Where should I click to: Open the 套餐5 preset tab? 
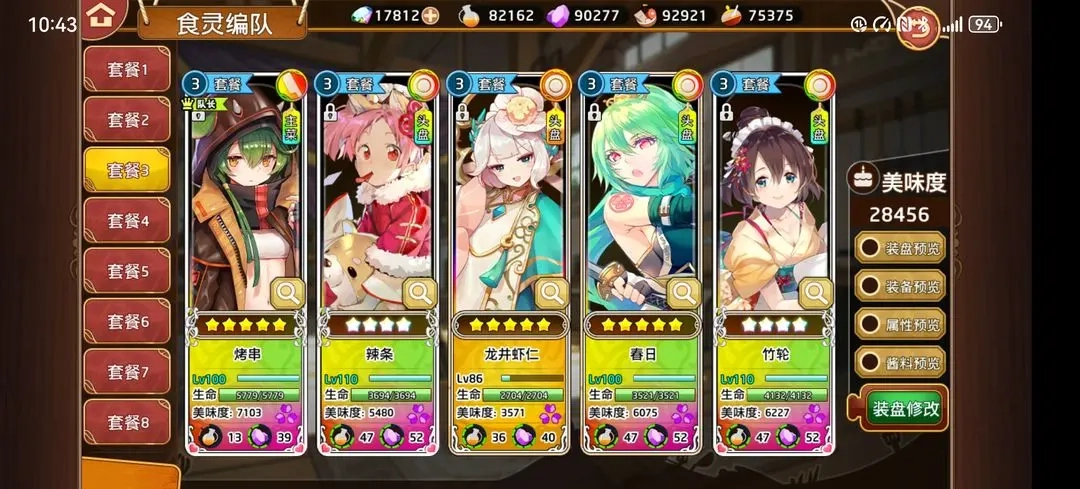(x=127, y=271)
